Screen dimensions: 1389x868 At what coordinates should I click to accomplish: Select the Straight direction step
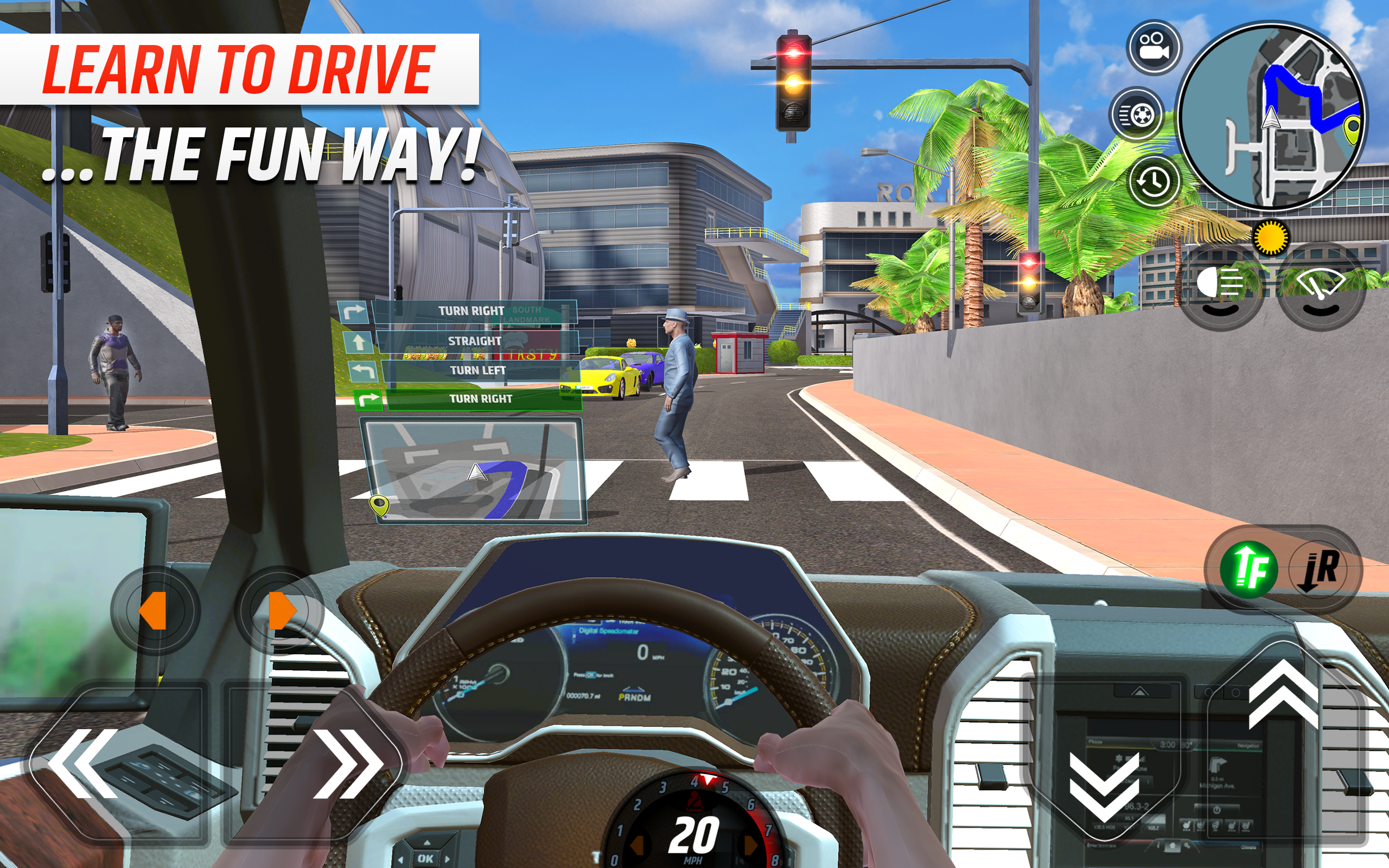(474, 341)
